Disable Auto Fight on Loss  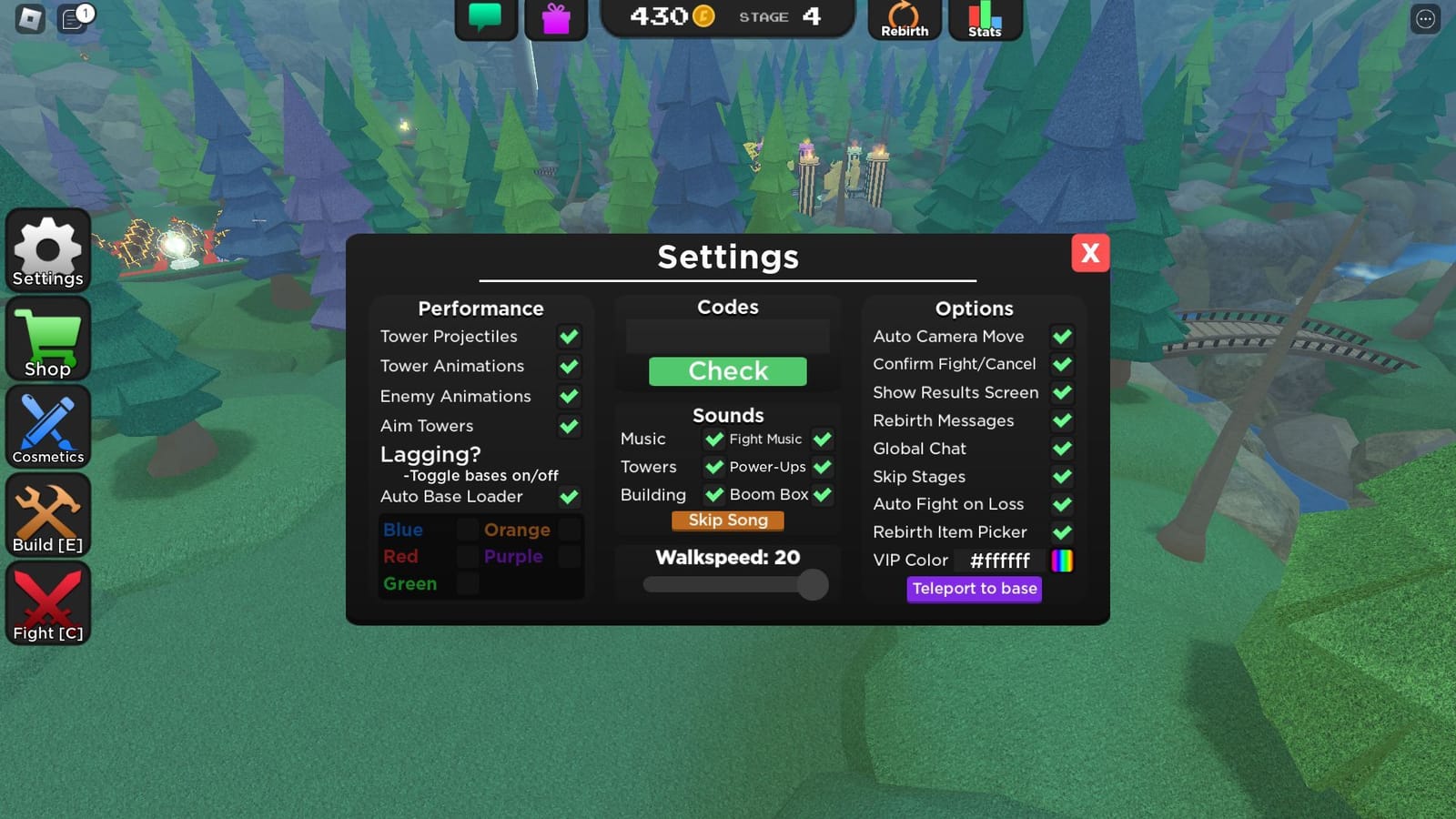click(x=1062, y=504)
